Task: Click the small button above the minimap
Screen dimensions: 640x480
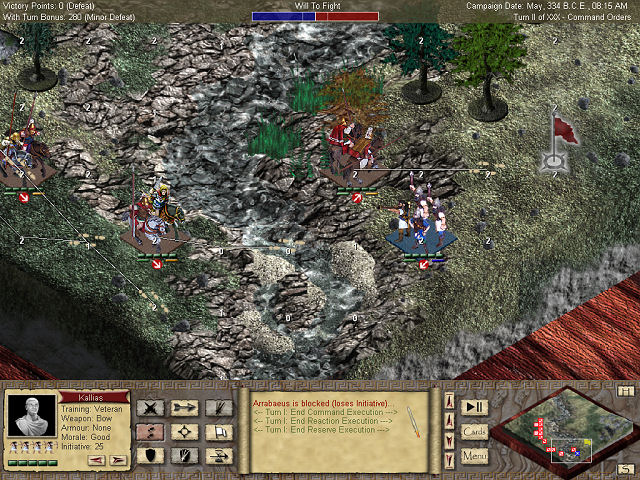Action: tap(626, 390)
